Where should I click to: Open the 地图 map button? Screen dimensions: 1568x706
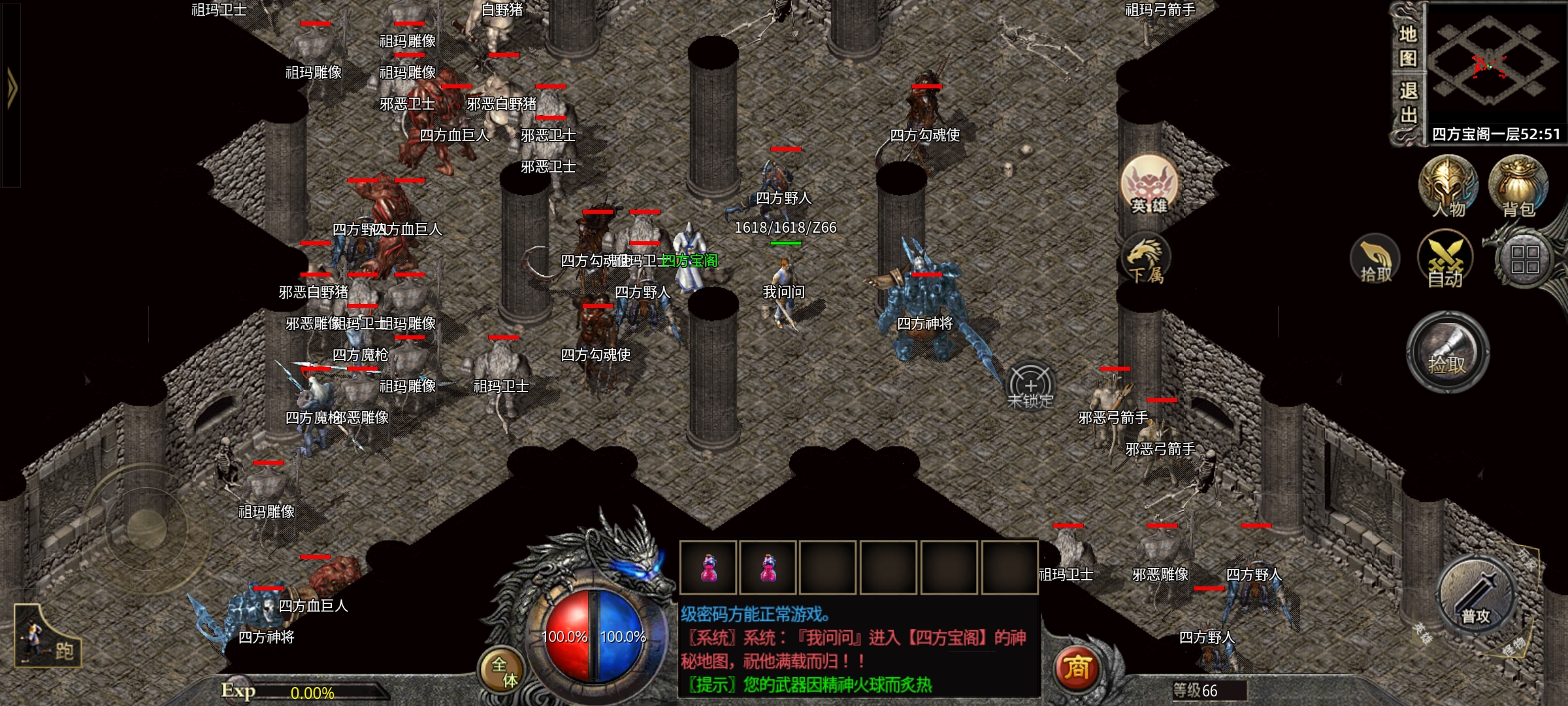(x=1407, y=46)
